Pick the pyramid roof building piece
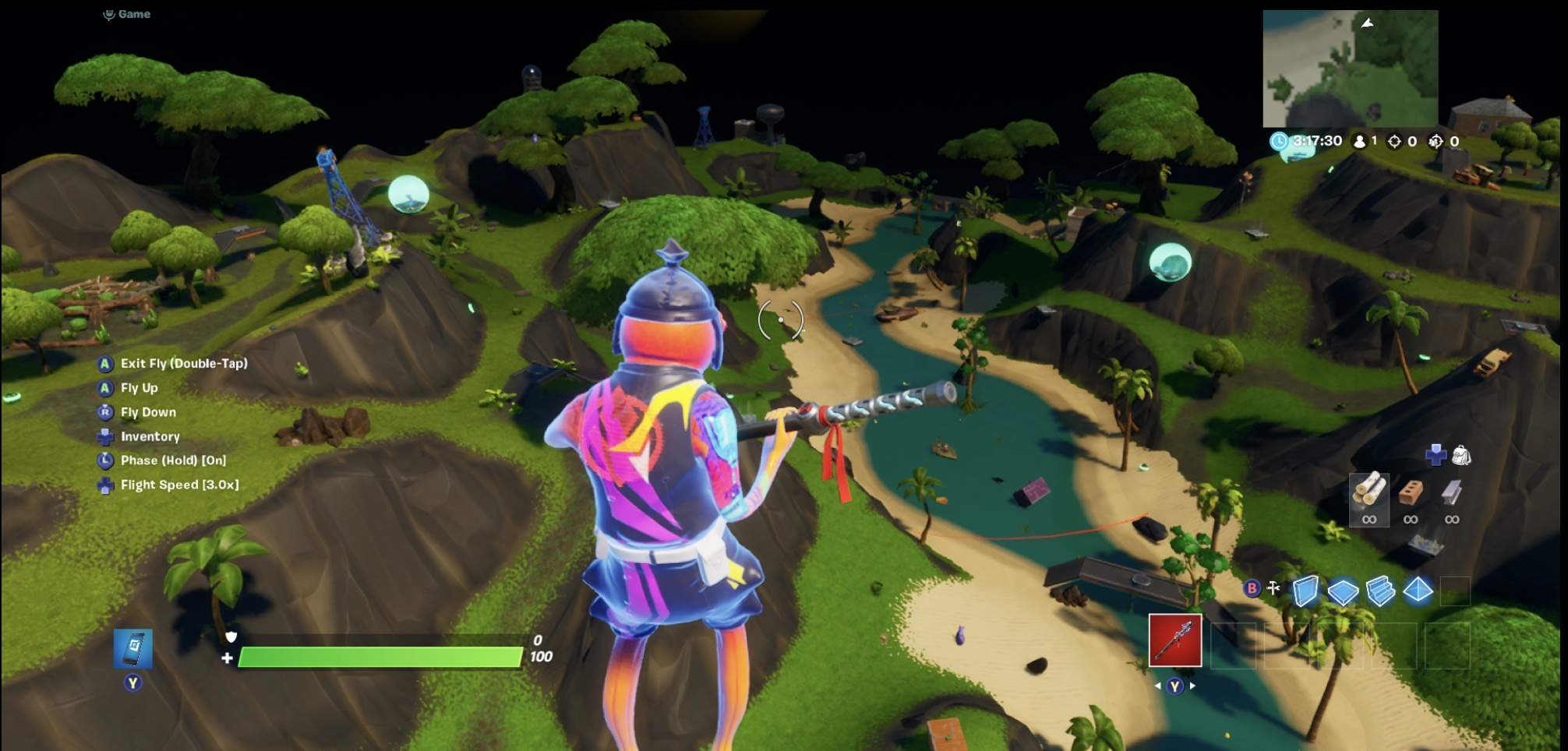The image size is (1568, 751). tap(1418, 591)
